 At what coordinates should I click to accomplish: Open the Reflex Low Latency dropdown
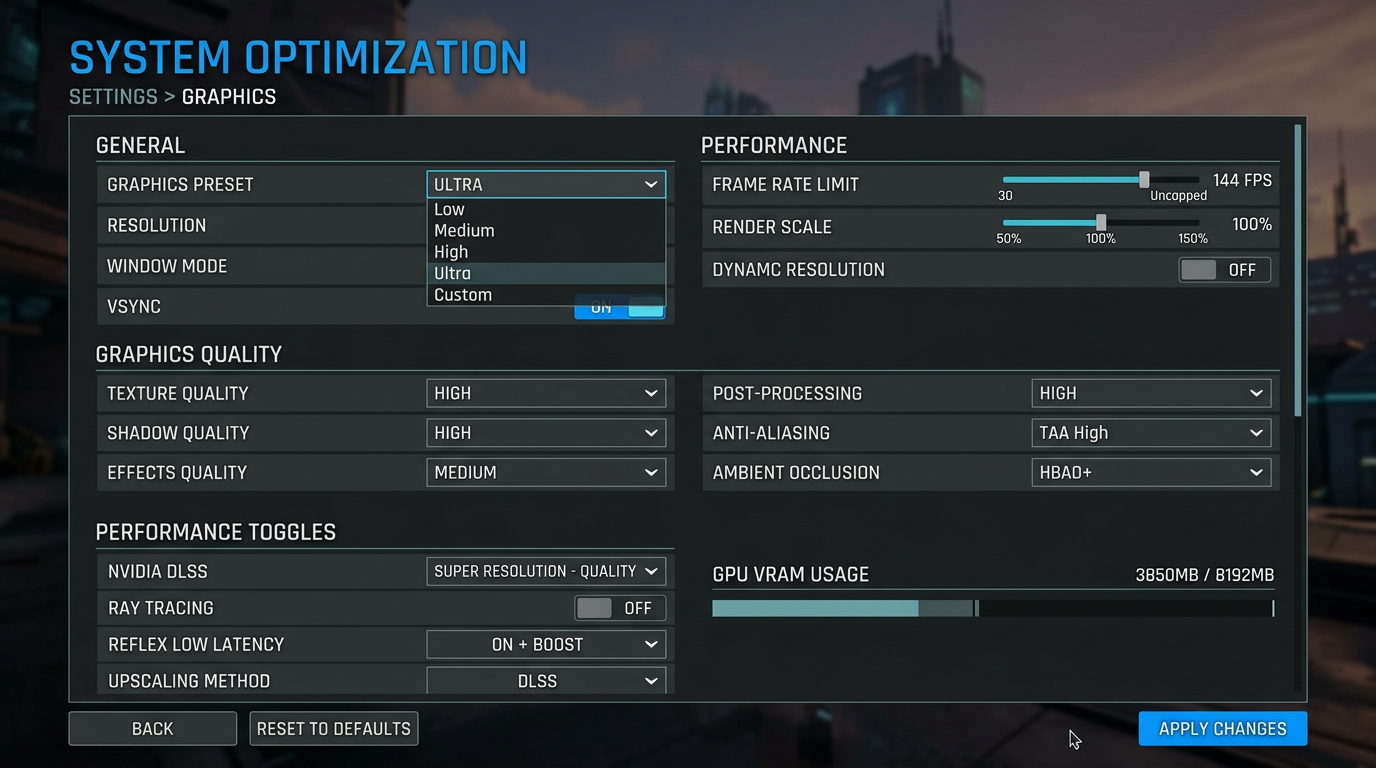pos(546,644)
